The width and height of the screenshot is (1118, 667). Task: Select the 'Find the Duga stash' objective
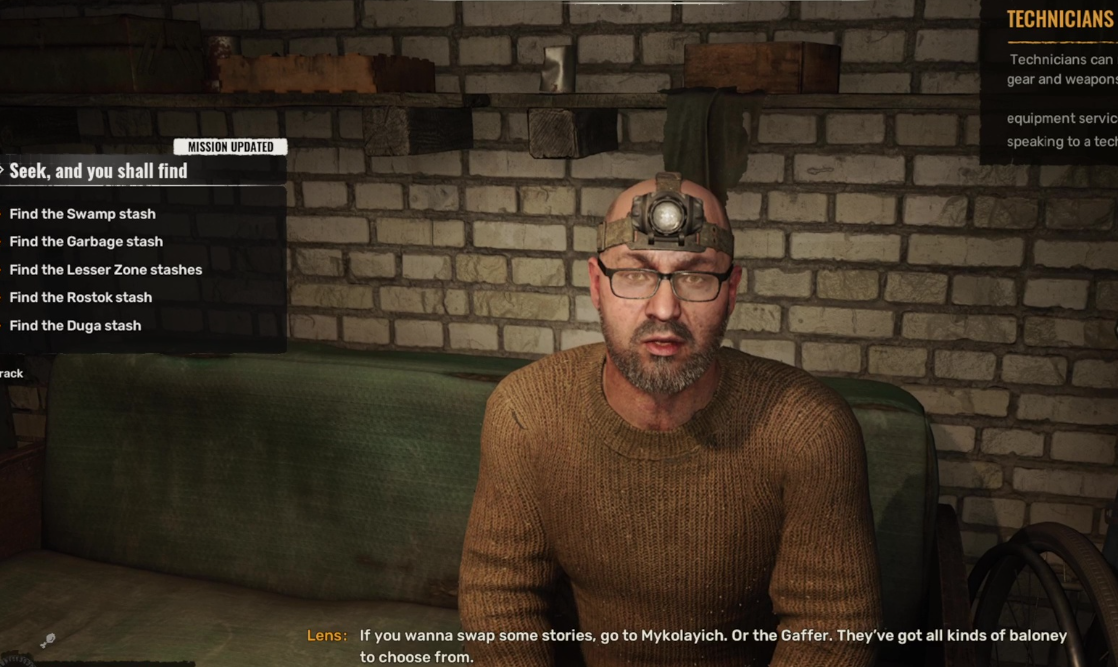click(75, 326)
